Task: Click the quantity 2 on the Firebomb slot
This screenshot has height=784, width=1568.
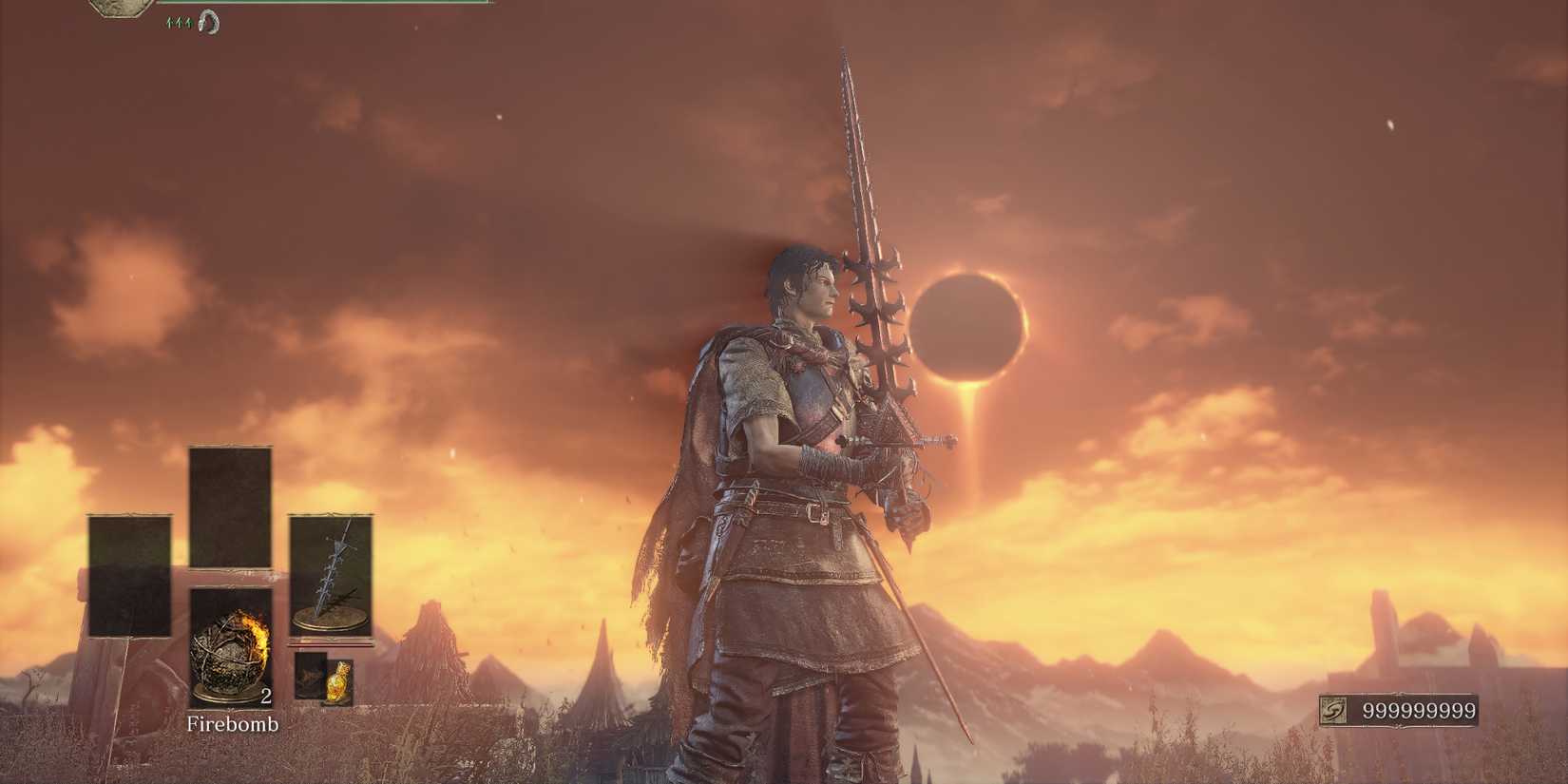Action: click(x=266, y=697)
